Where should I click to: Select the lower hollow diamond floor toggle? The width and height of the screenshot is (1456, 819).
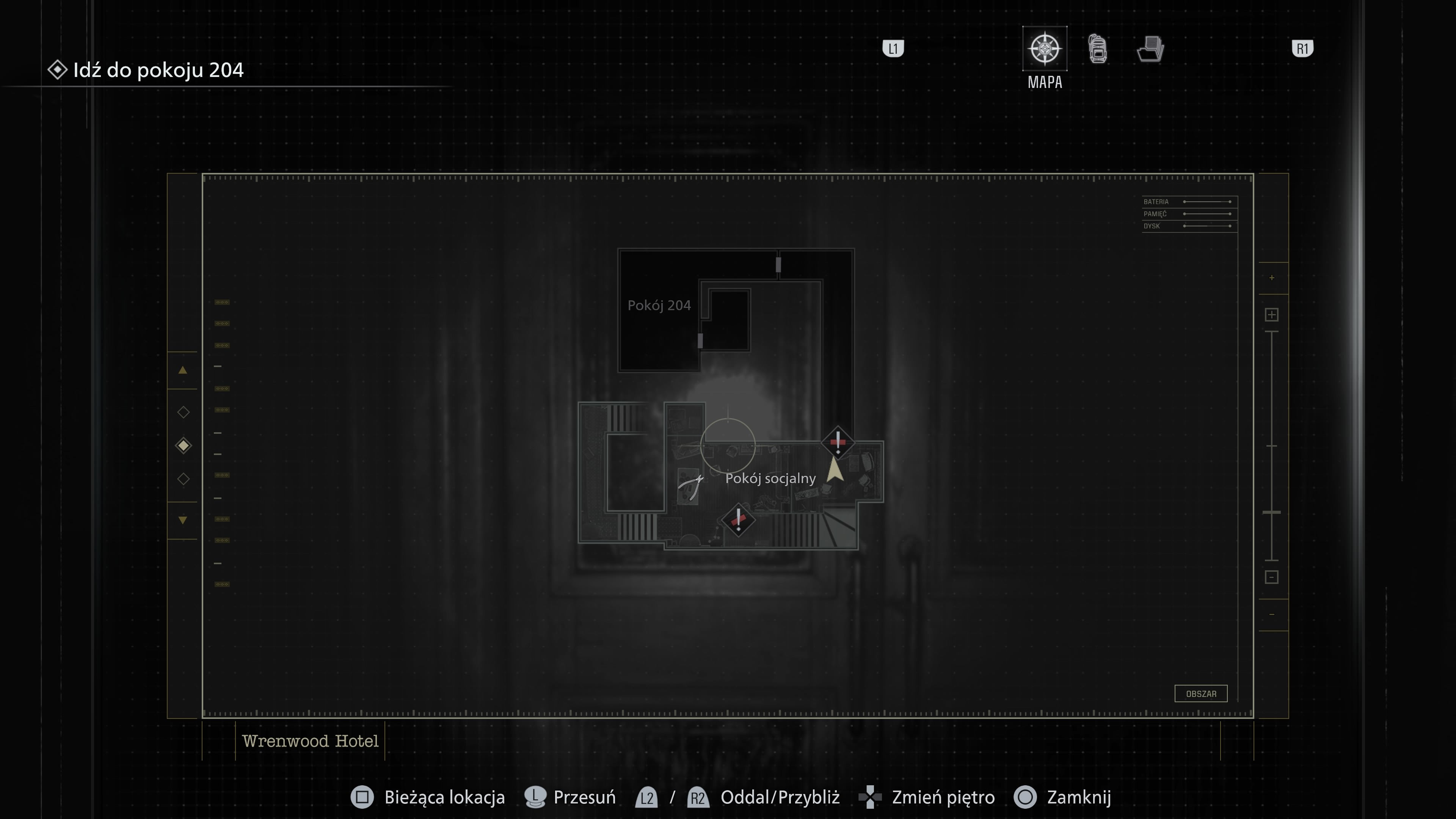[x=183, y=479]
